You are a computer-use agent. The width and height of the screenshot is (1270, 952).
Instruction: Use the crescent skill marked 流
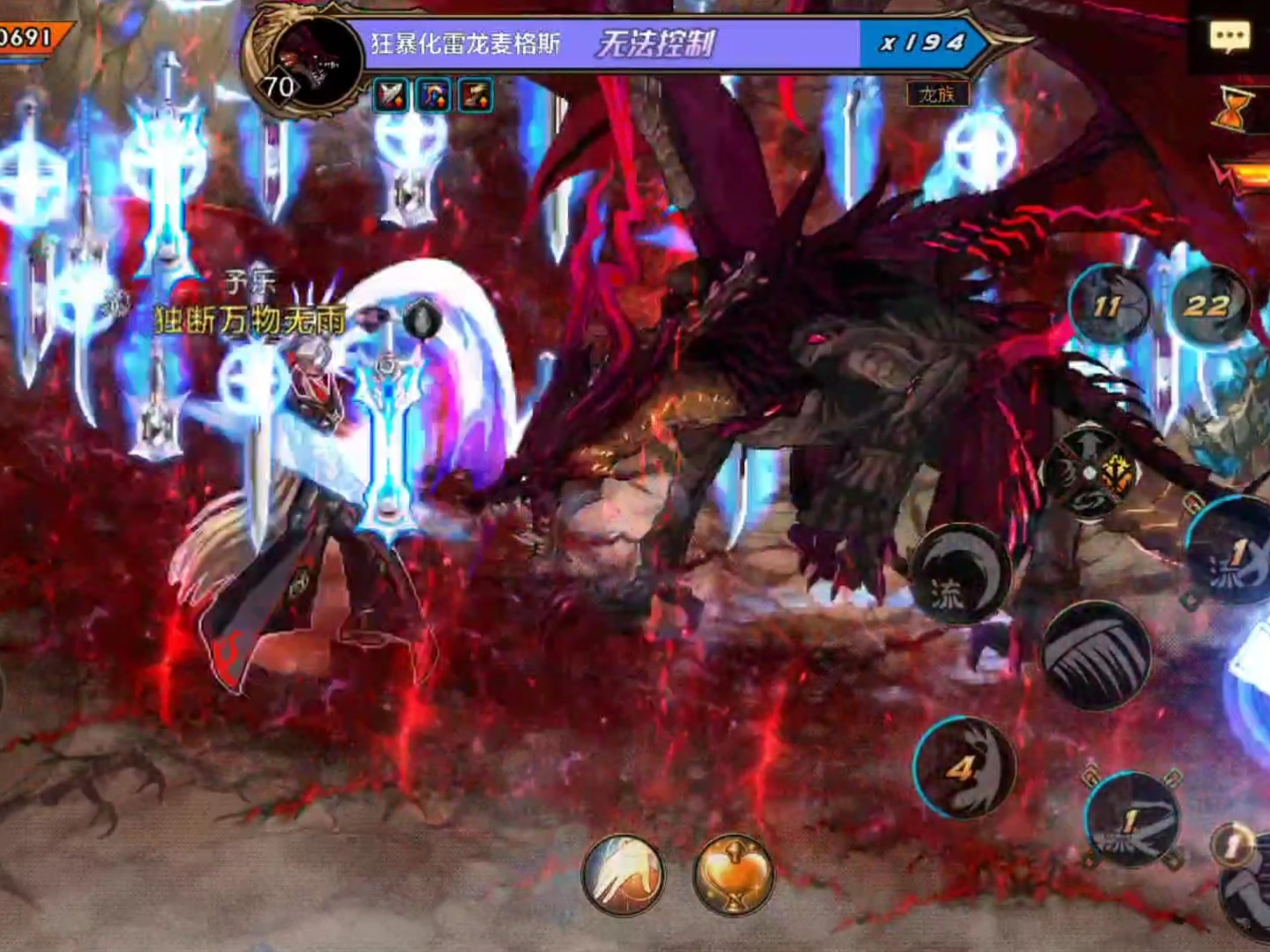pos(960,574)
